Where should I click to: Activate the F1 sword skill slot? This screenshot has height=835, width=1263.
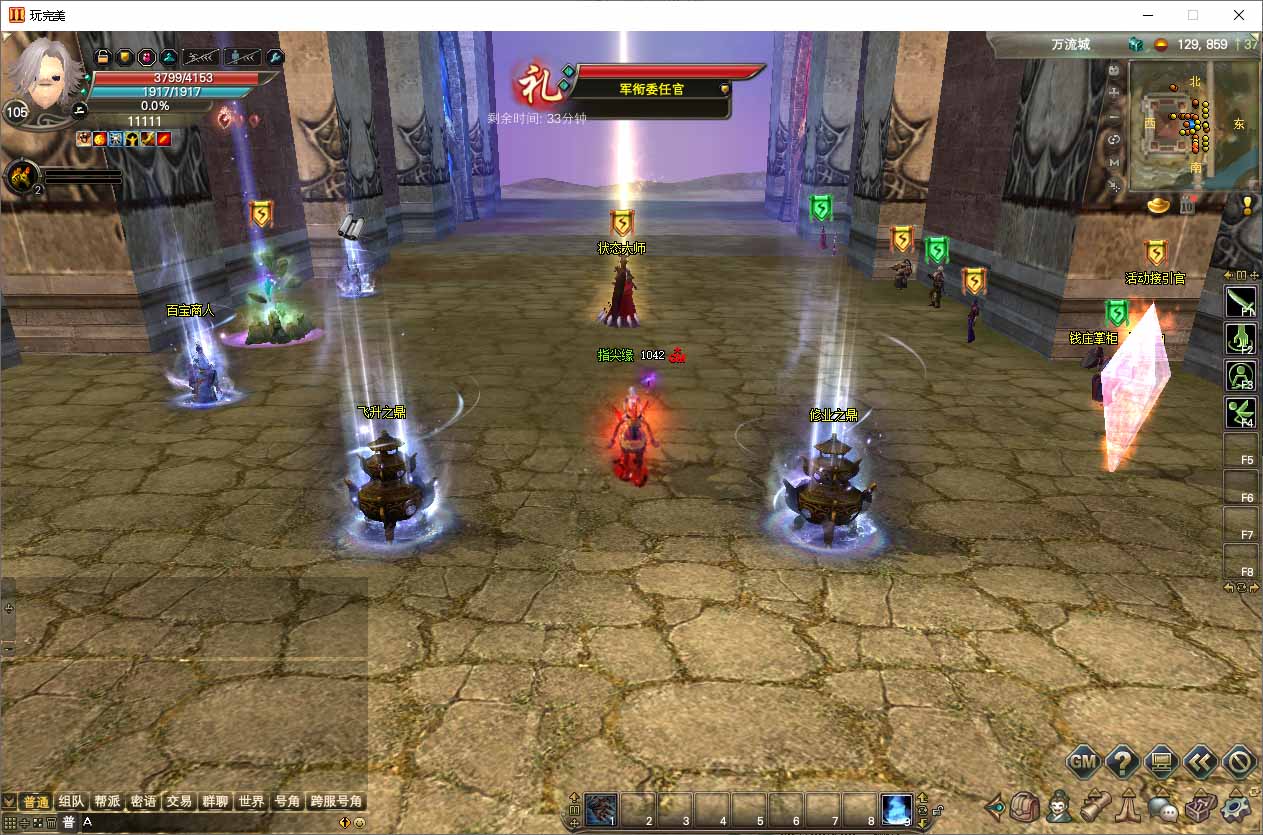1240,302
